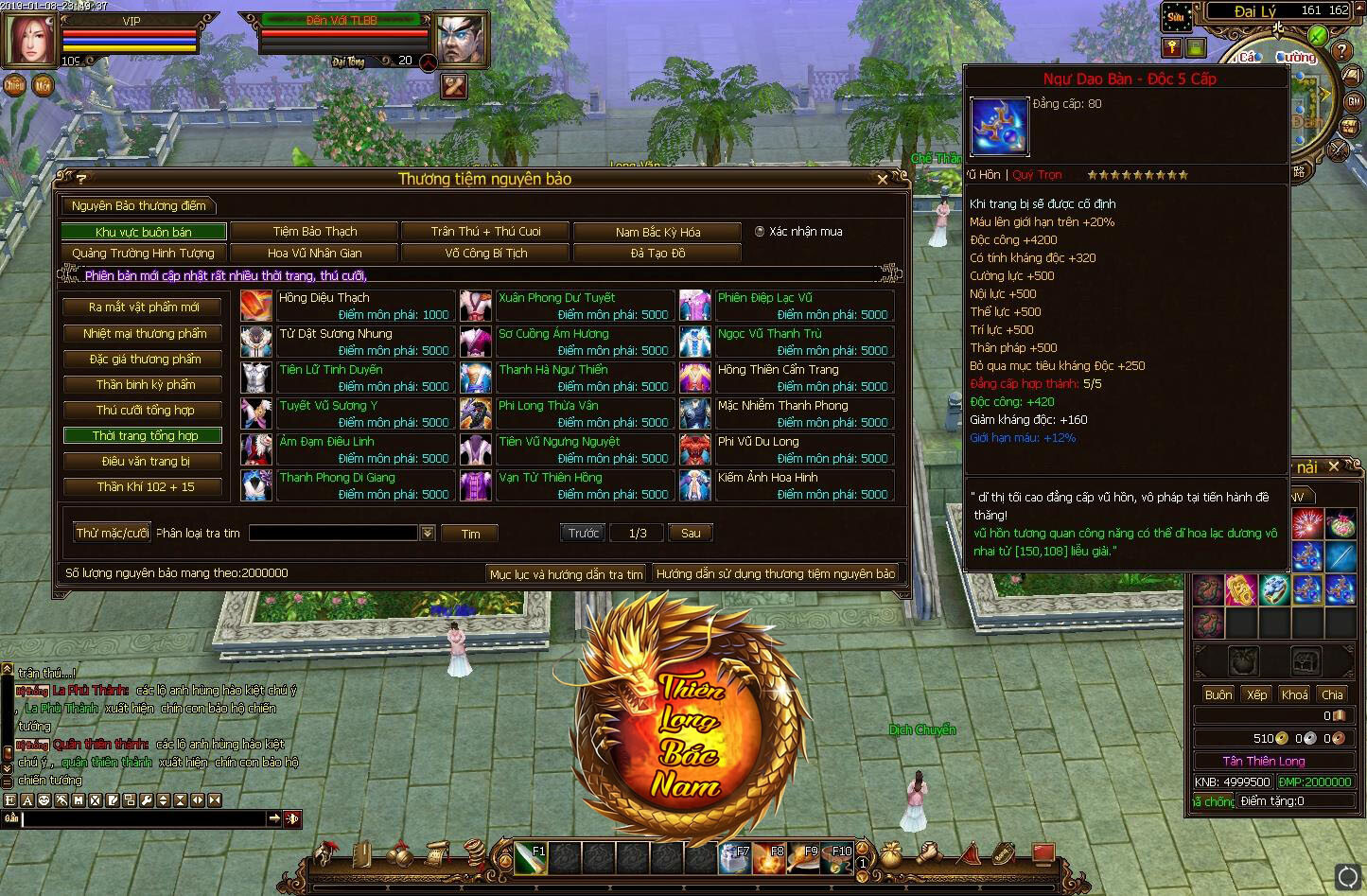This screenshot has width=1367, height=896.
Task: Open Thần Khí 102 + 15 category
Action: (x=144, y=487)
